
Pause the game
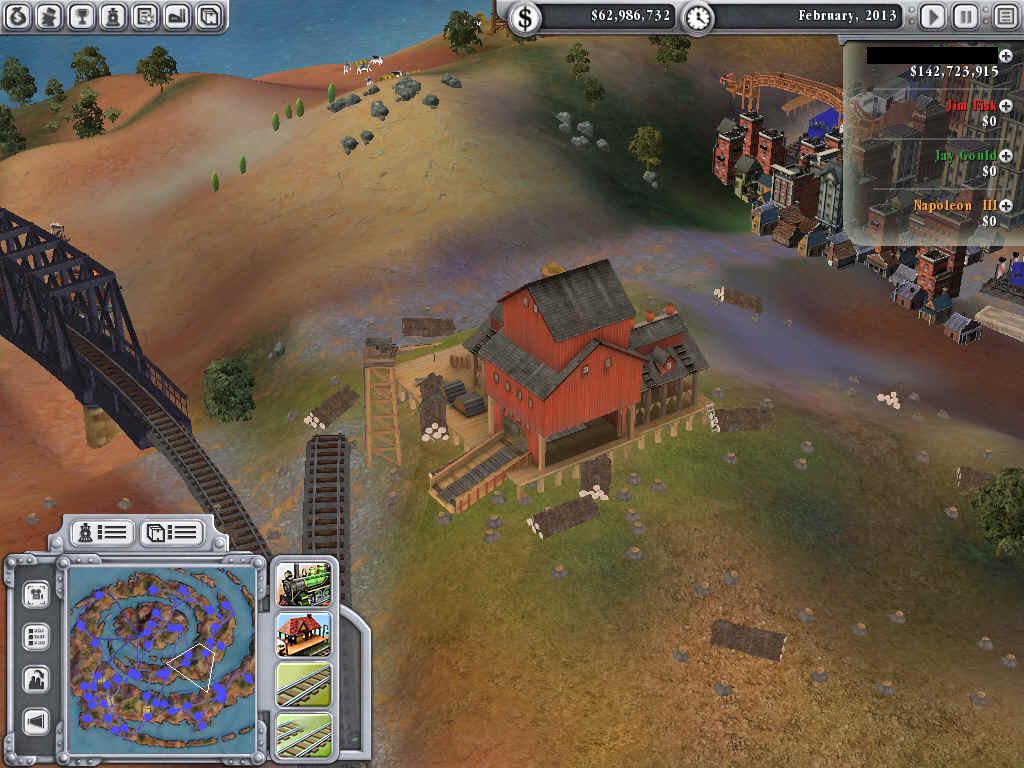966,17
